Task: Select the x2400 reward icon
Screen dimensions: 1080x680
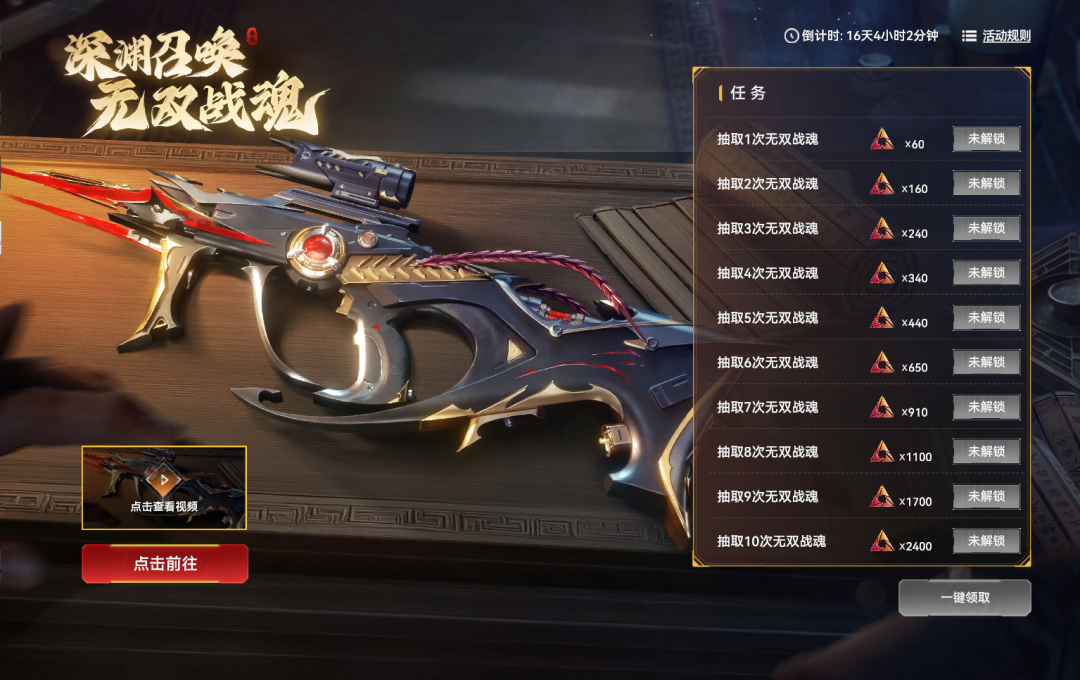Action: [x=881, y=542]
